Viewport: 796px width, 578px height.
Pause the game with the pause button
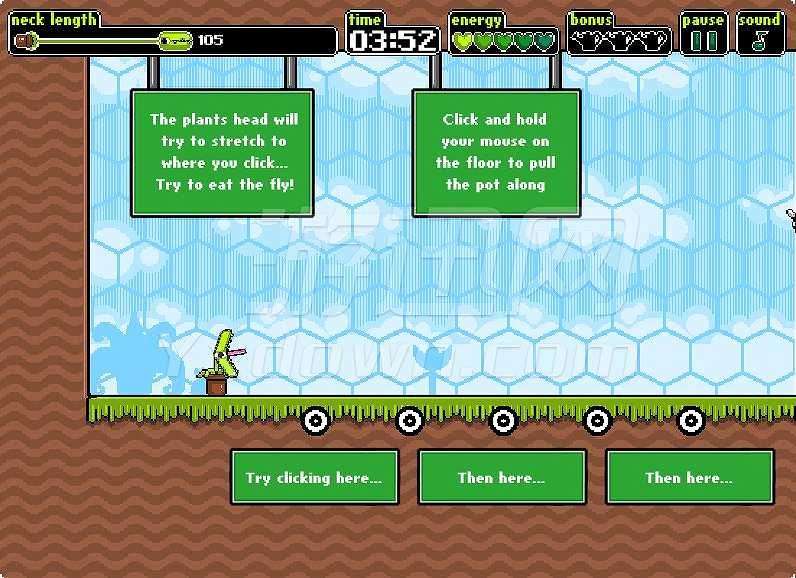(x=704, y=41)
